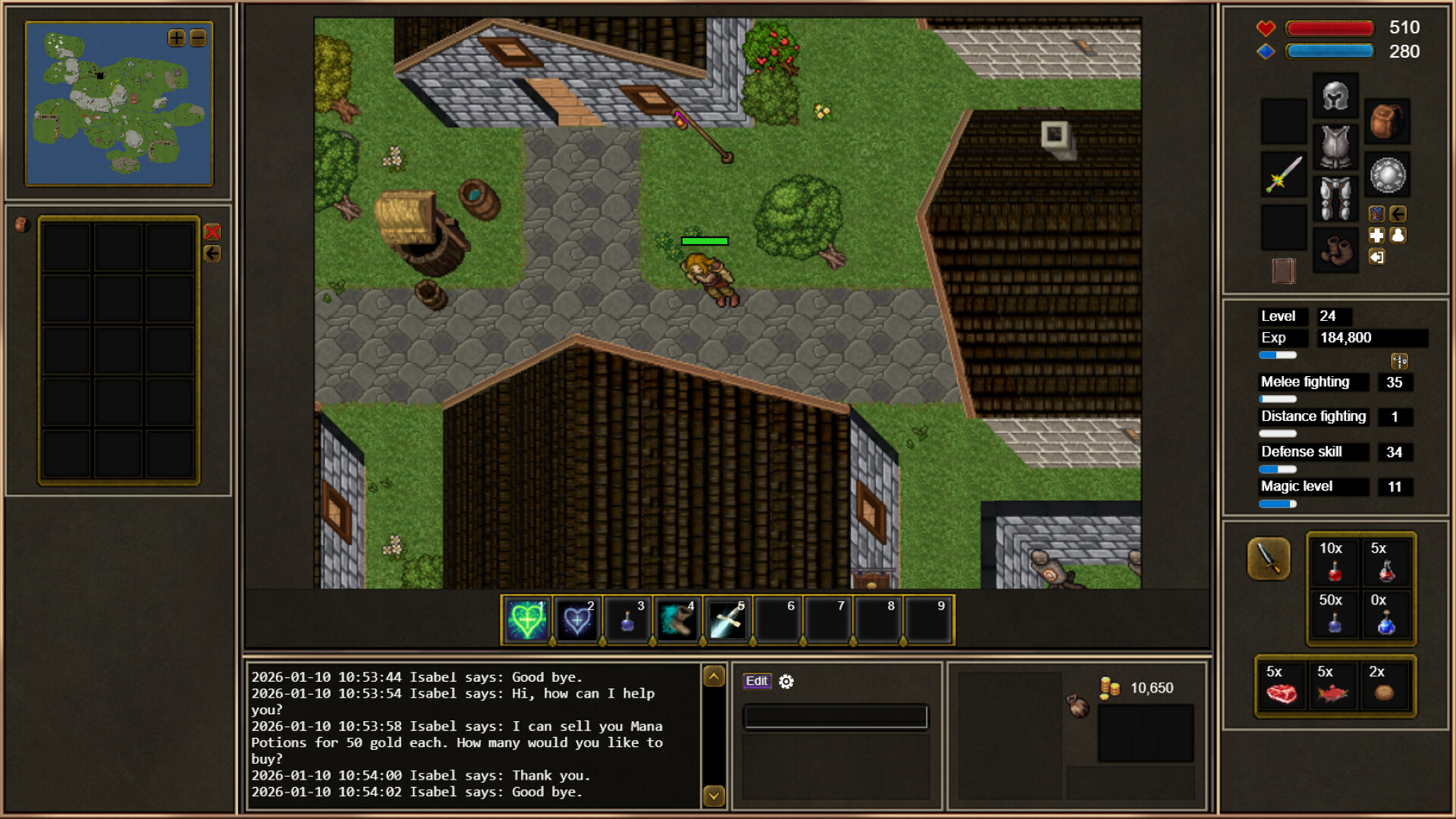
Task: Click the left arrow button near the equipment buttons
Action: point(1398,214)
